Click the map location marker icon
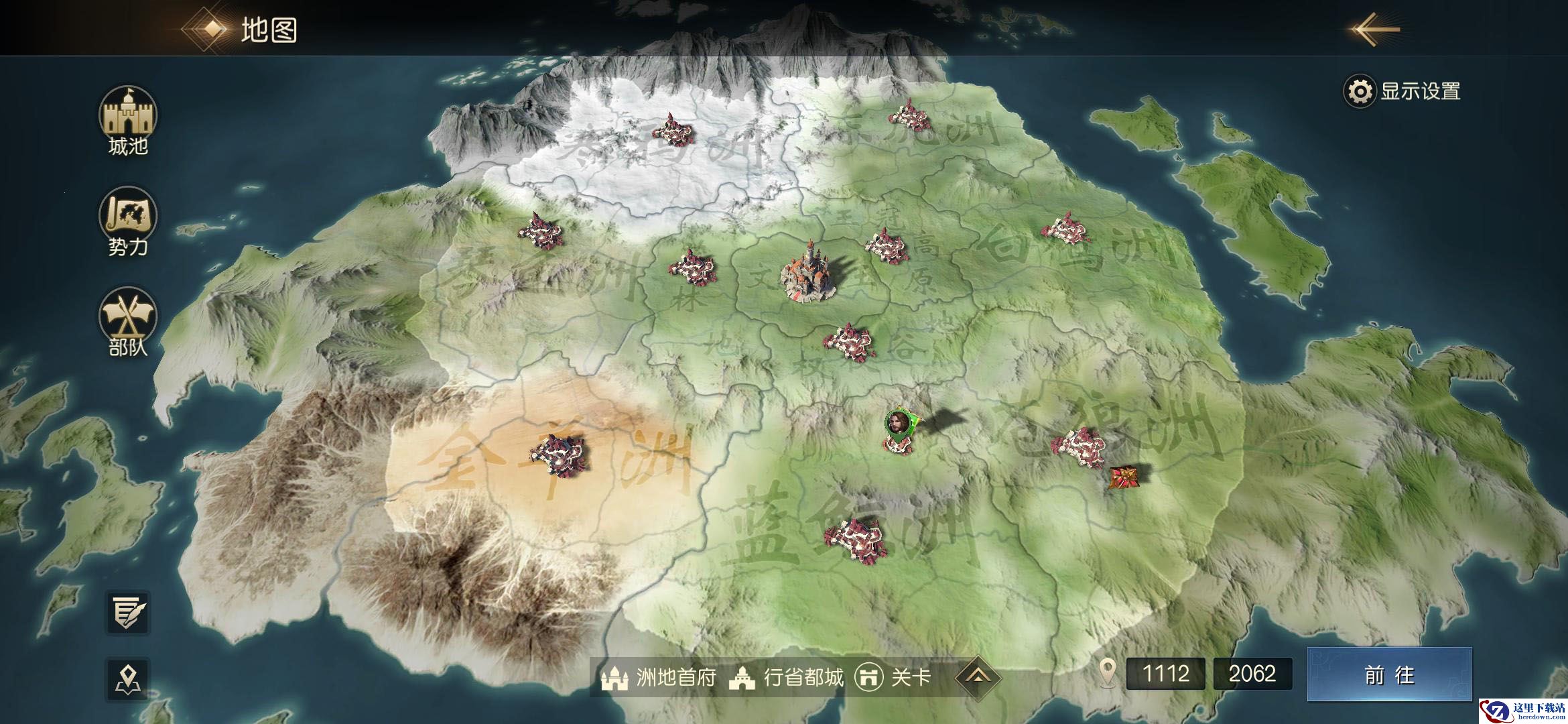 128,678
